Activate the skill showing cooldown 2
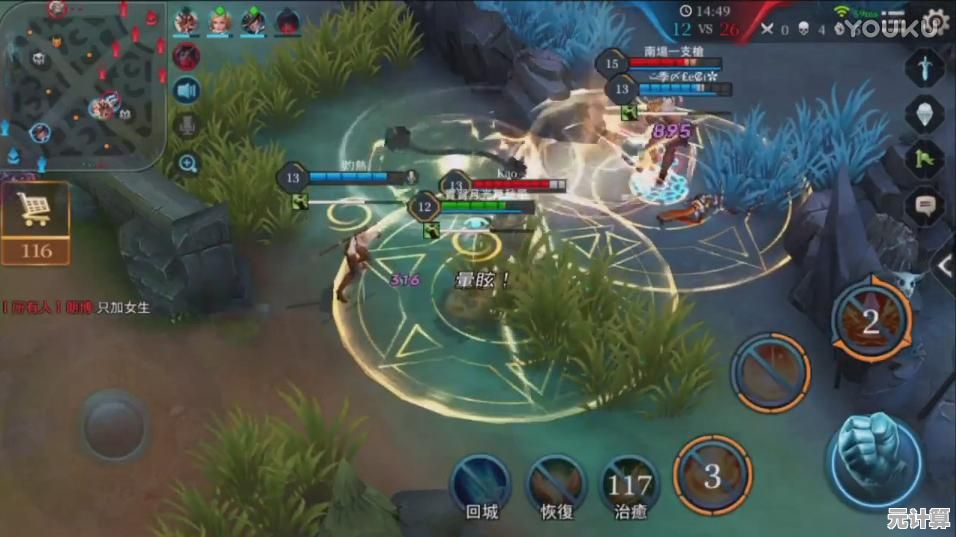The image size is (956, 537). pyautogui.click(x=870, y=321)
